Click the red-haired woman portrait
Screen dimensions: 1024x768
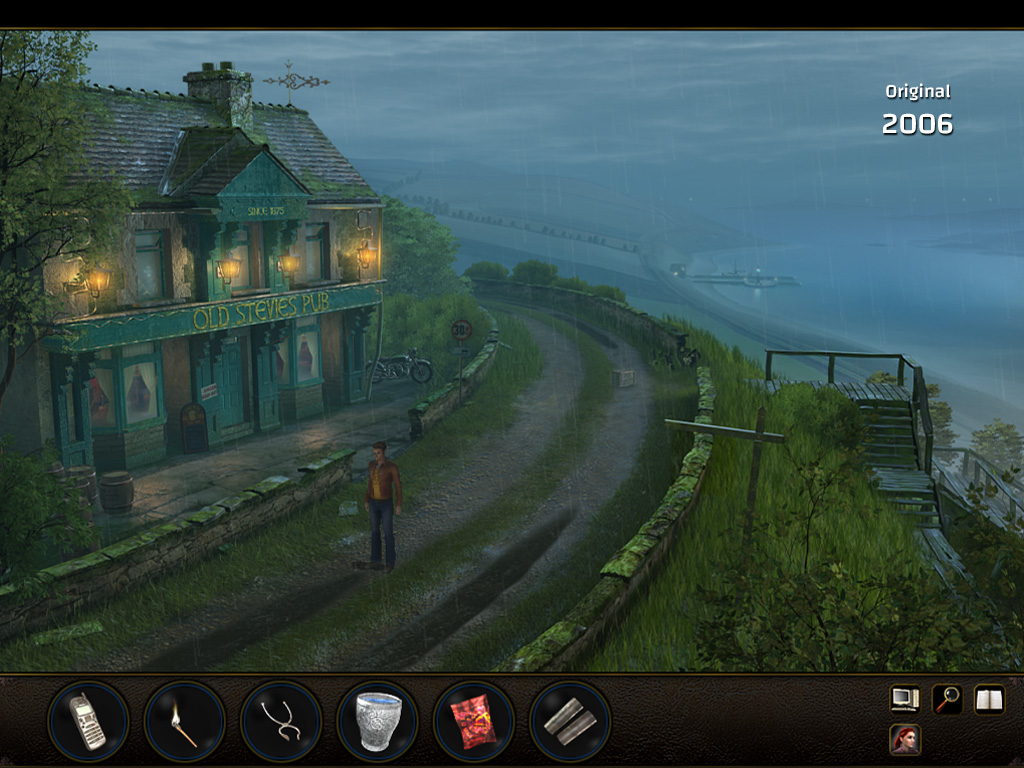(x=905, y=740)
